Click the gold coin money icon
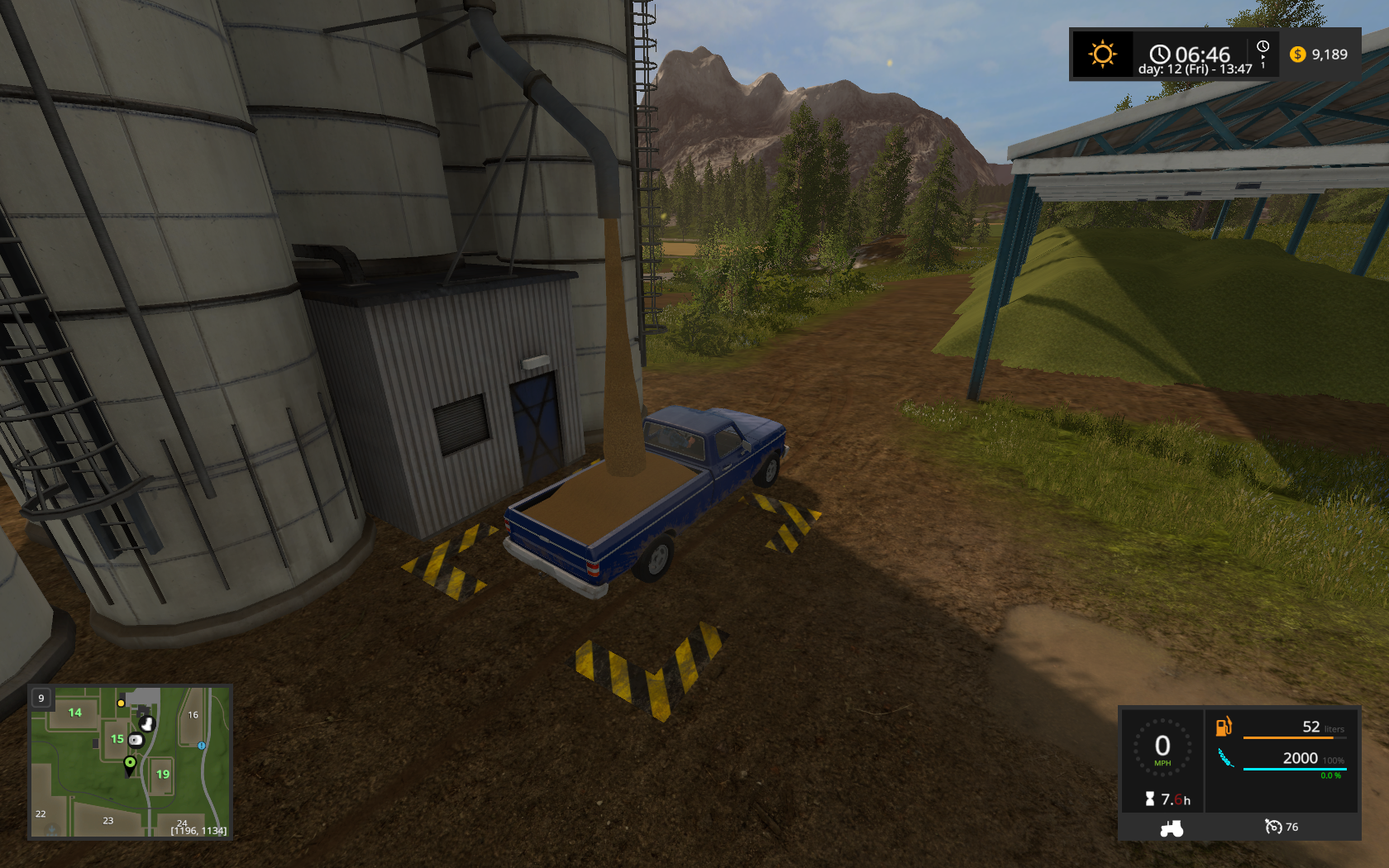 [x=1298, y=55]
